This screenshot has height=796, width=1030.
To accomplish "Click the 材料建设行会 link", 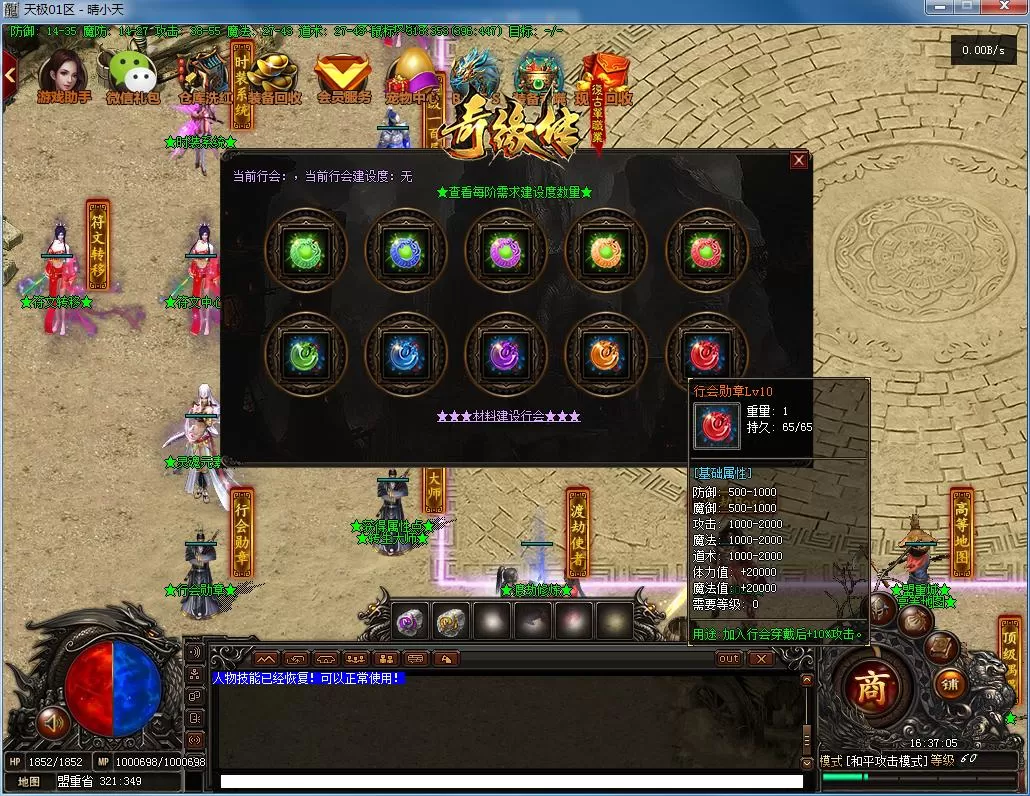I will [x=508, y=416].
